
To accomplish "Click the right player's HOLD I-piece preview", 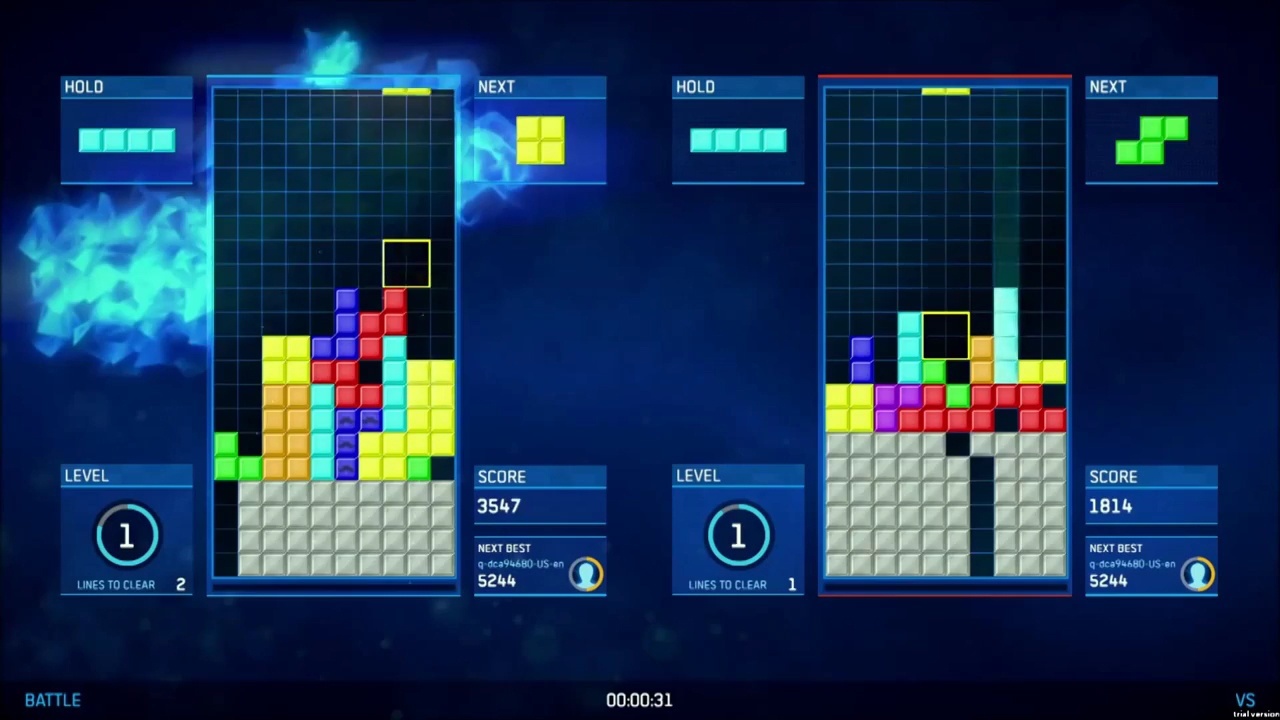I will coord(737,140).
